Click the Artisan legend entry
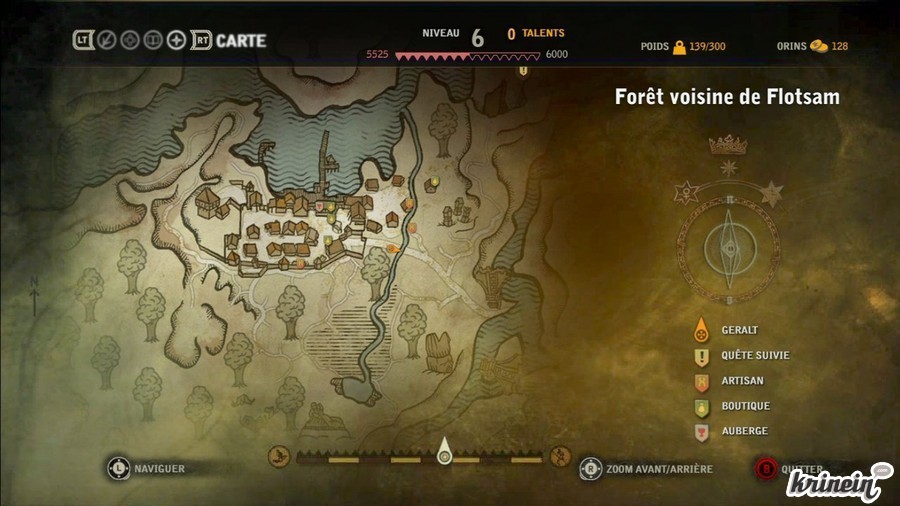 741,381
